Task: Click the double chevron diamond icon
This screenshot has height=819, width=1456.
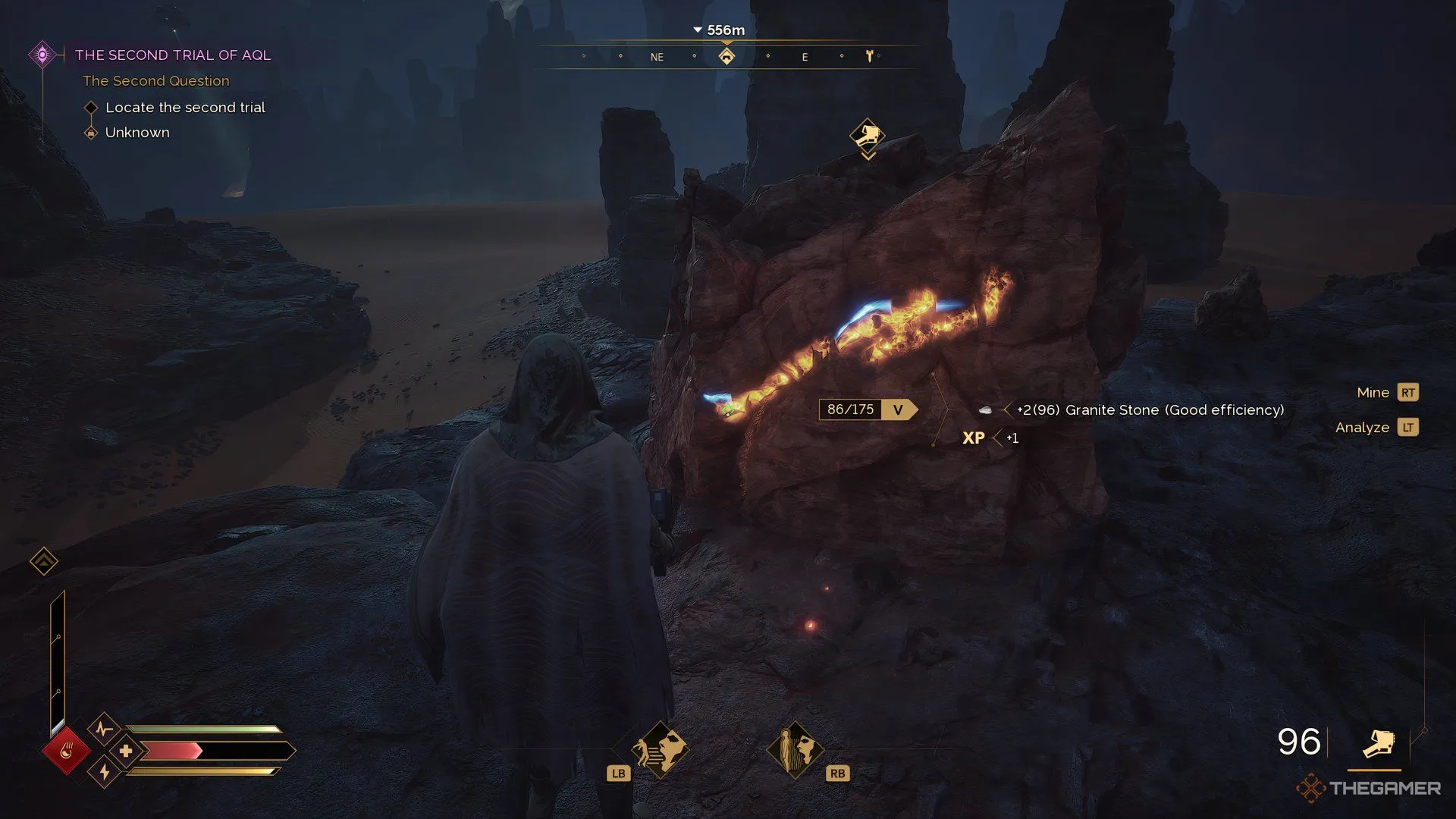Action: (44, 561)
